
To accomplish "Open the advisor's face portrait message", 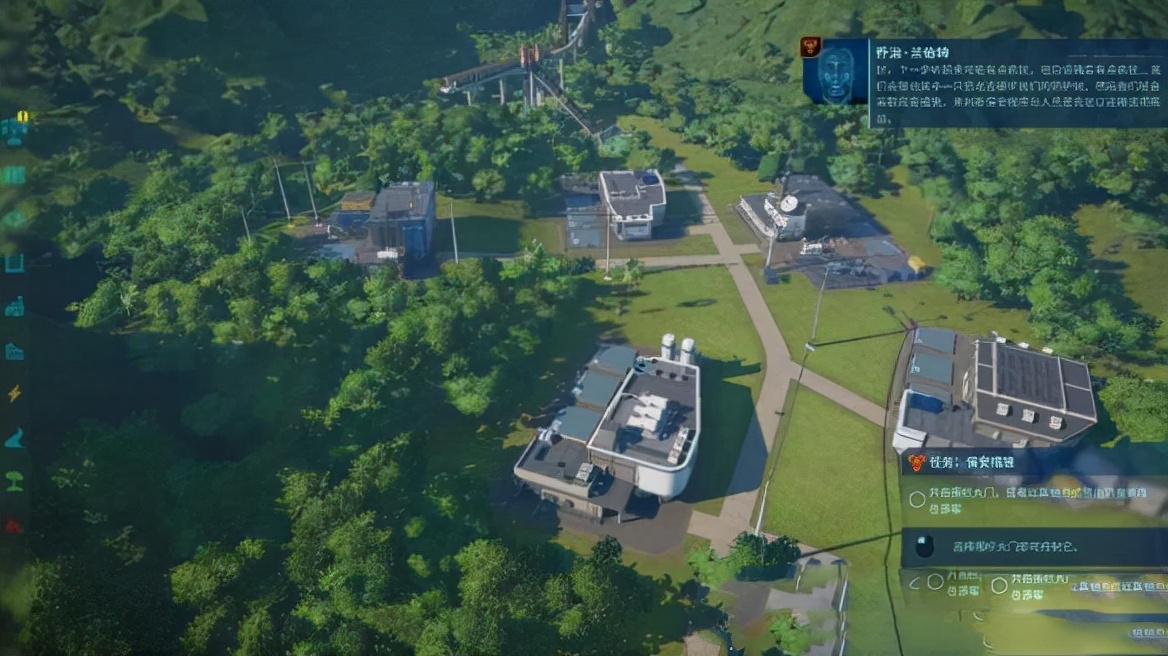I will pos(835,72).
